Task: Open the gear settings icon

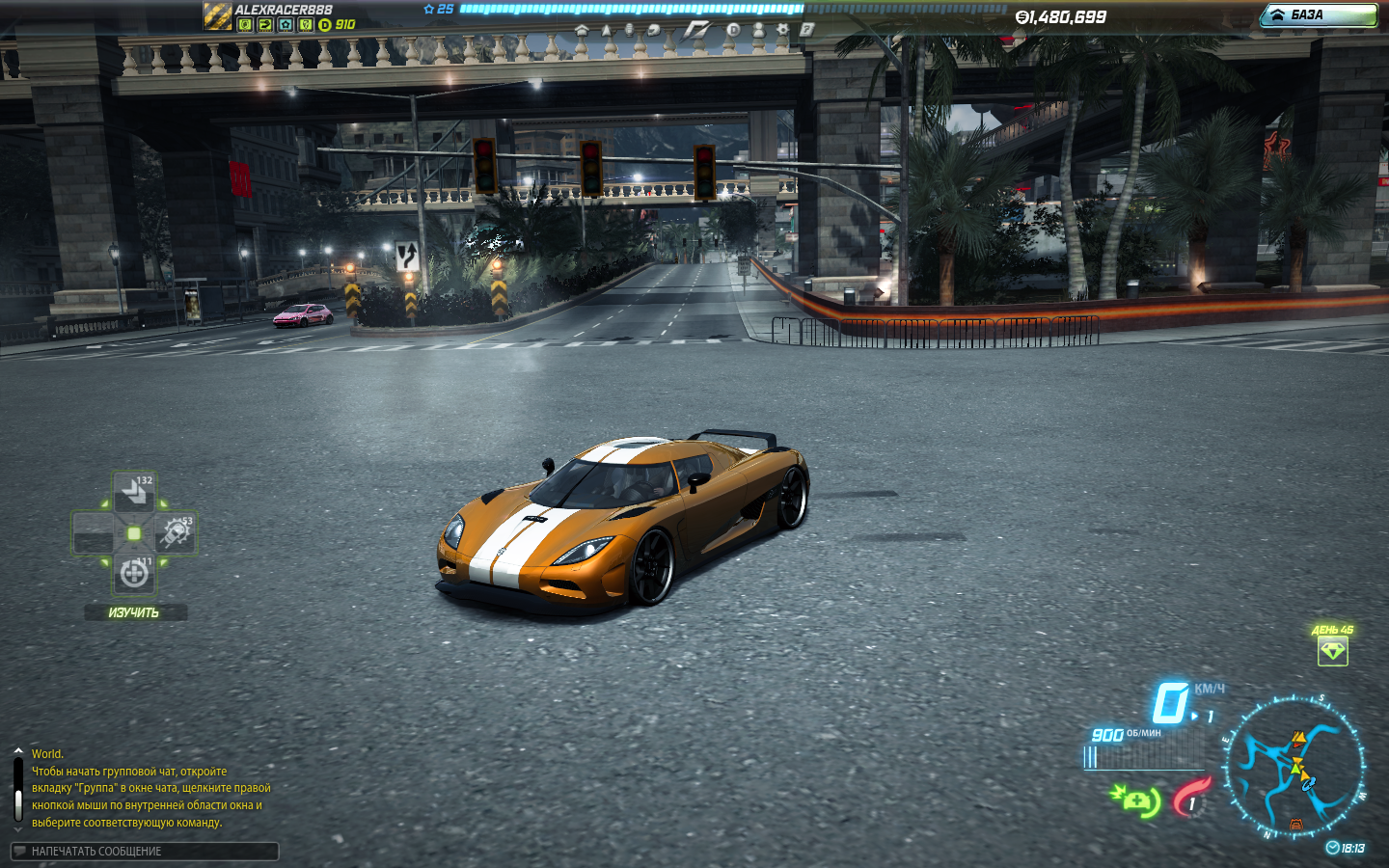Action: click(x=782, y=30)
